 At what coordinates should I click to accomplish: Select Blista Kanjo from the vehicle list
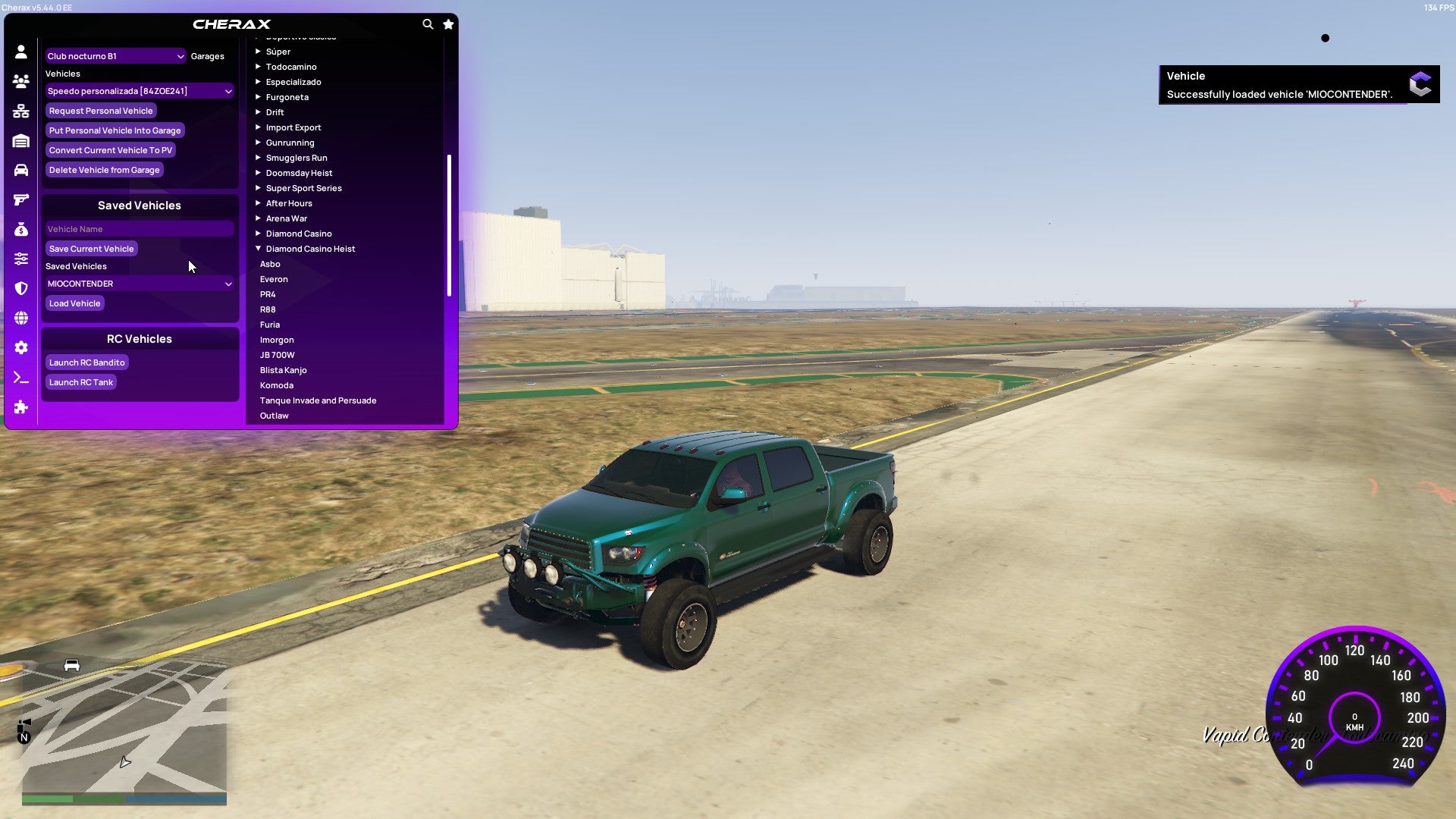coord(283,370)
